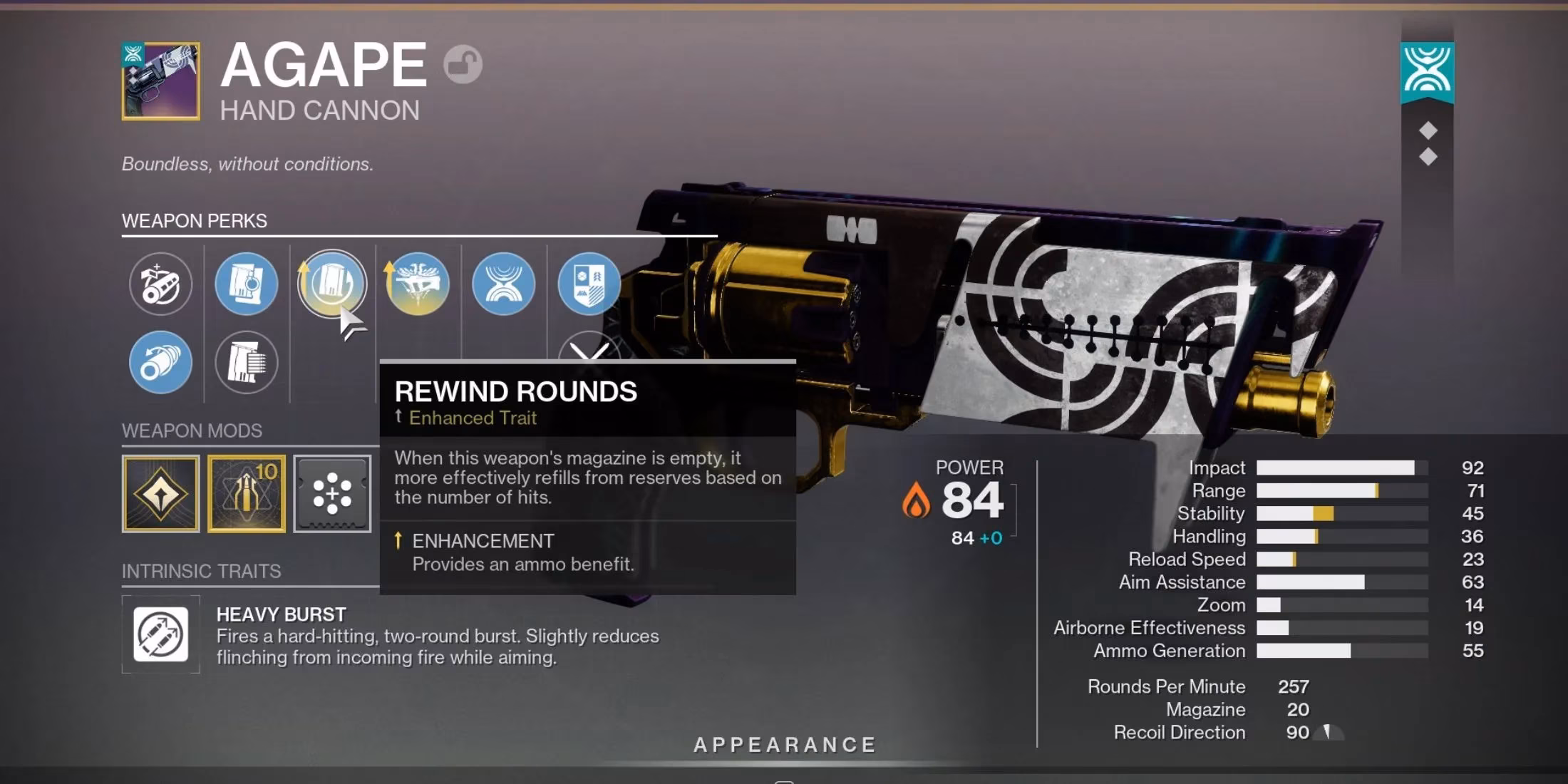Image resolution: width=1568 pixels, height=784 pixels.
Task: Select the blue barrel perk with curved arrow
Action: 160,362
